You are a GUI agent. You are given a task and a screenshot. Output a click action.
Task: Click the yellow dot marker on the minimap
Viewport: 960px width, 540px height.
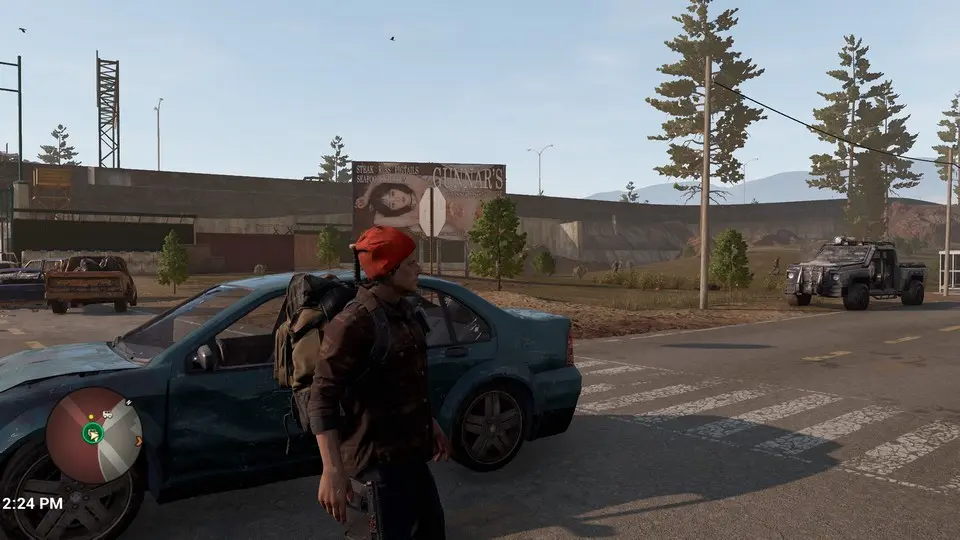(91, 417)
